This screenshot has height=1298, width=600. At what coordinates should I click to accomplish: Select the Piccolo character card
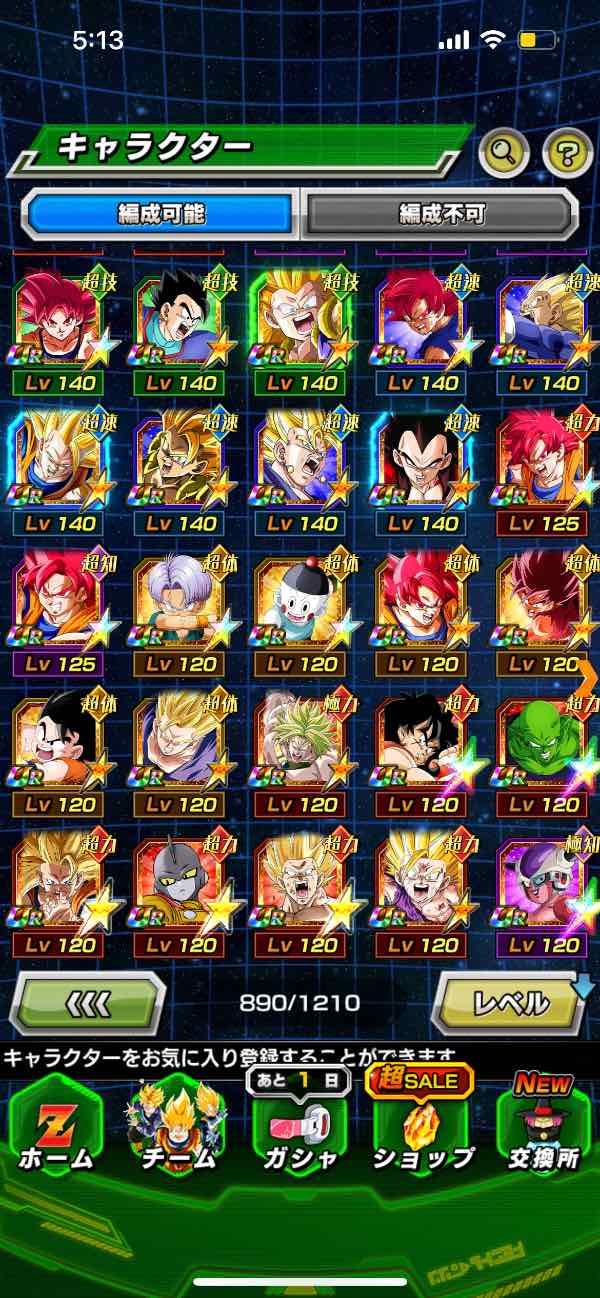[543, 743]
